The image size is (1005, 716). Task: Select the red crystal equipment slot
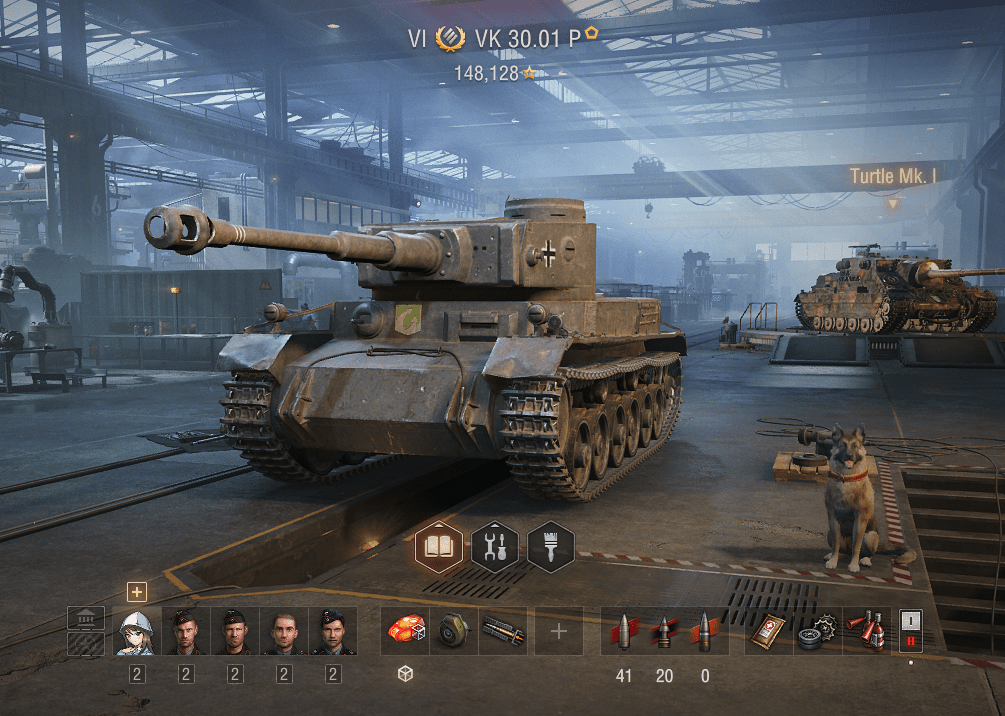point(405,631)
